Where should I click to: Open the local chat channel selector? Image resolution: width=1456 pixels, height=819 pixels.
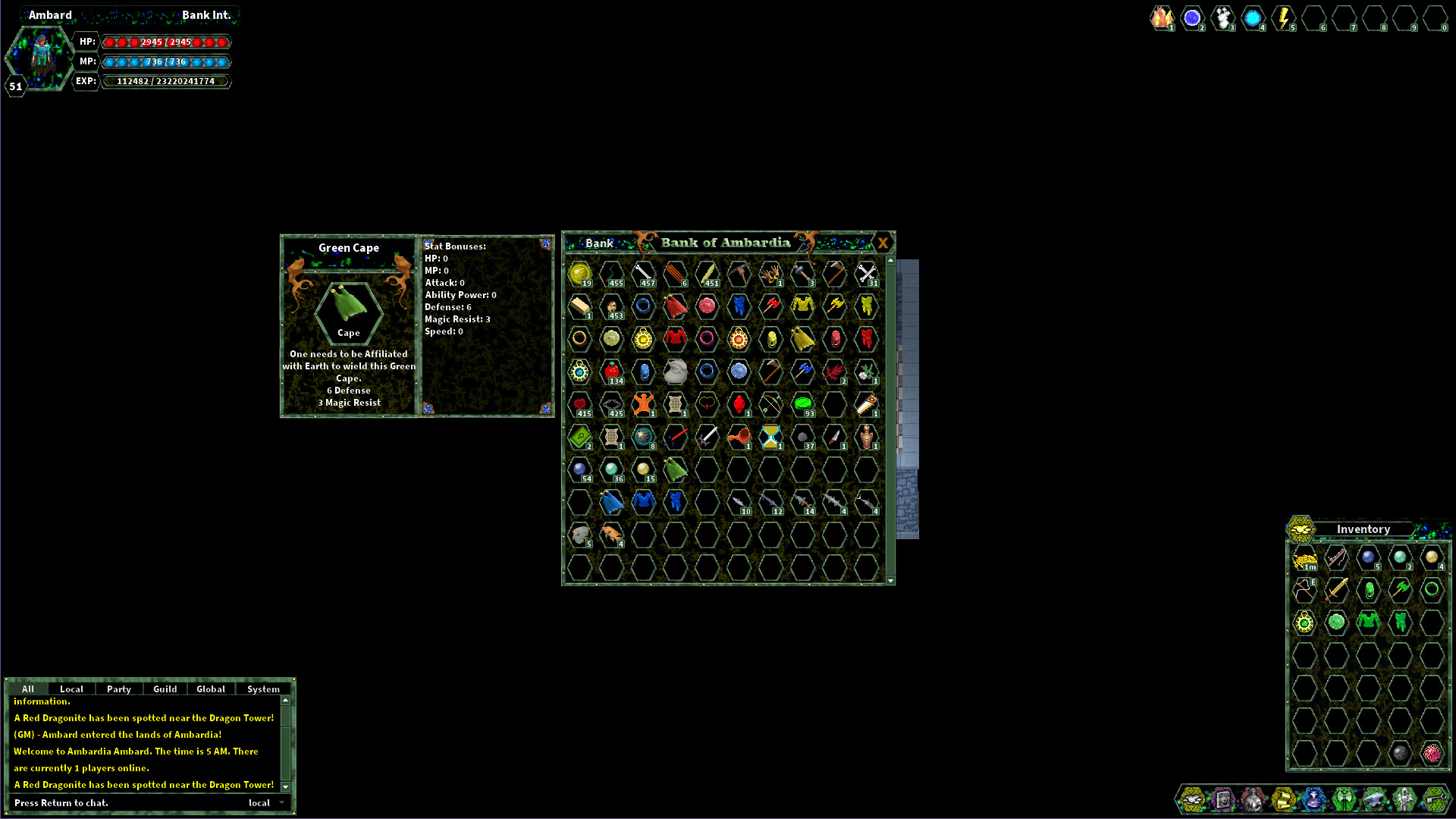259,802
